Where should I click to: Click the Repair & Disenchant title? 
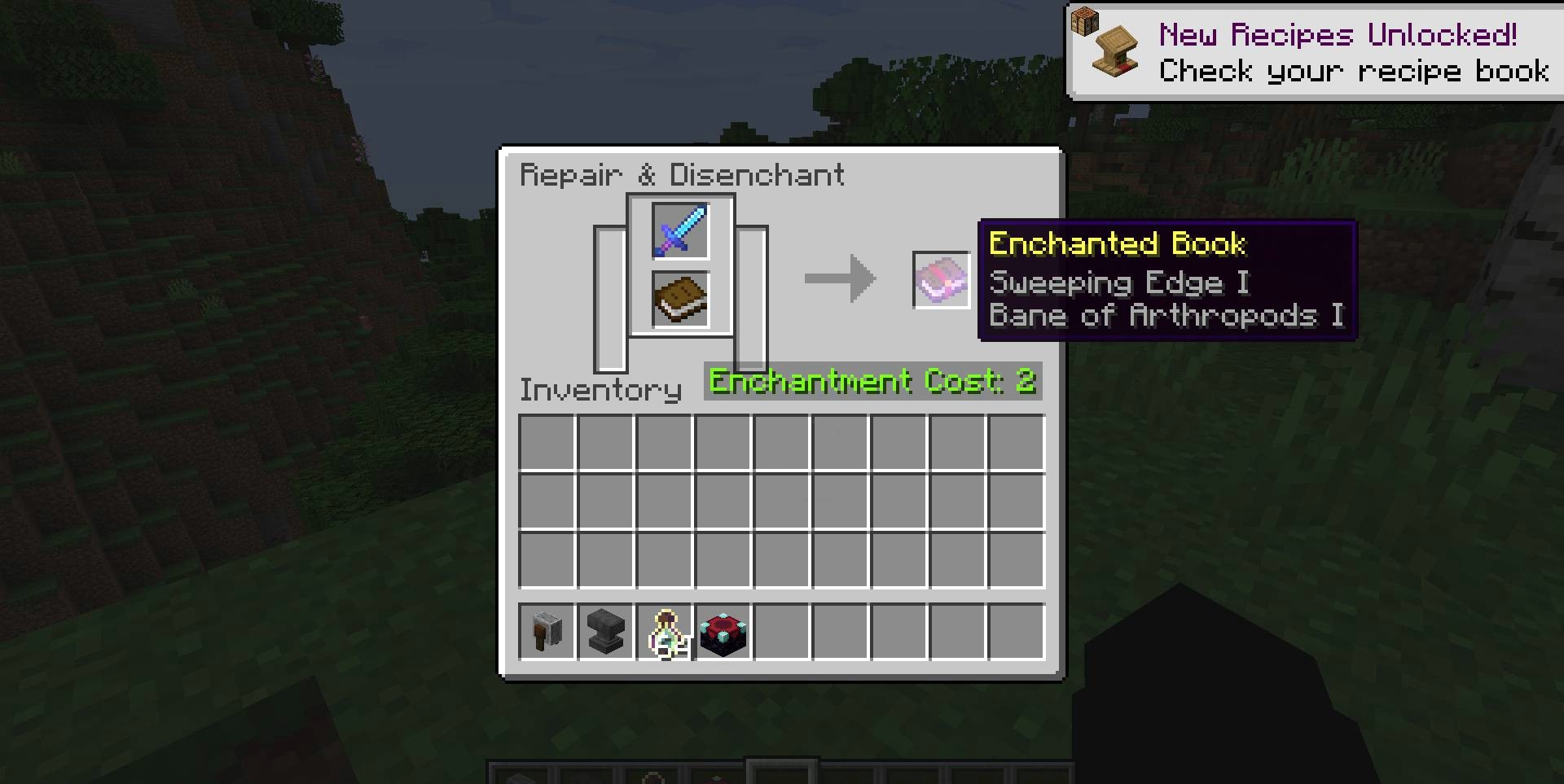point(683,174)
